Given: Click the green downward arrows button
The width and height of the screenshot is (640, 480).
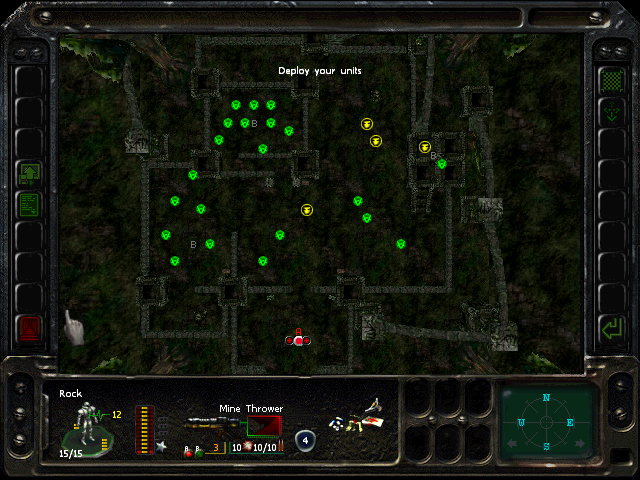Looking at the screenshot, I should [x=609, y=113].
